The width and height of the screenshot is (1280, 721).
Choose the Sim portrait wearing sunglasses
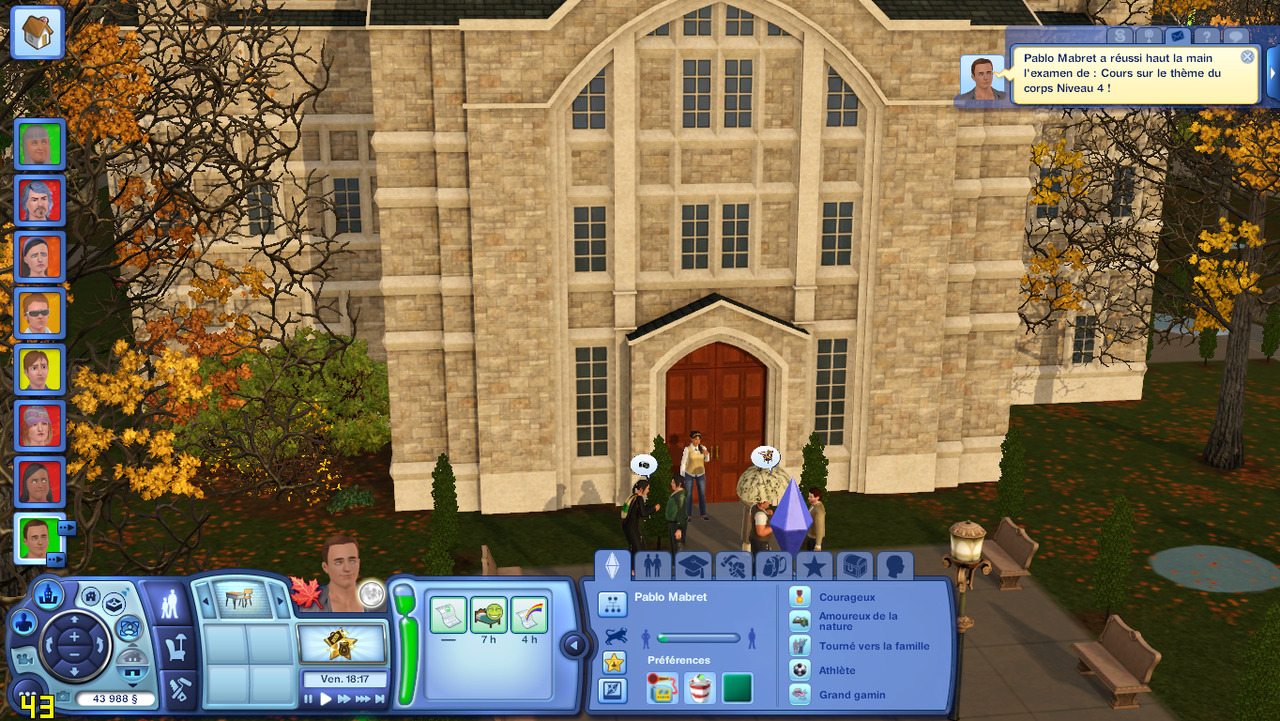40,313
